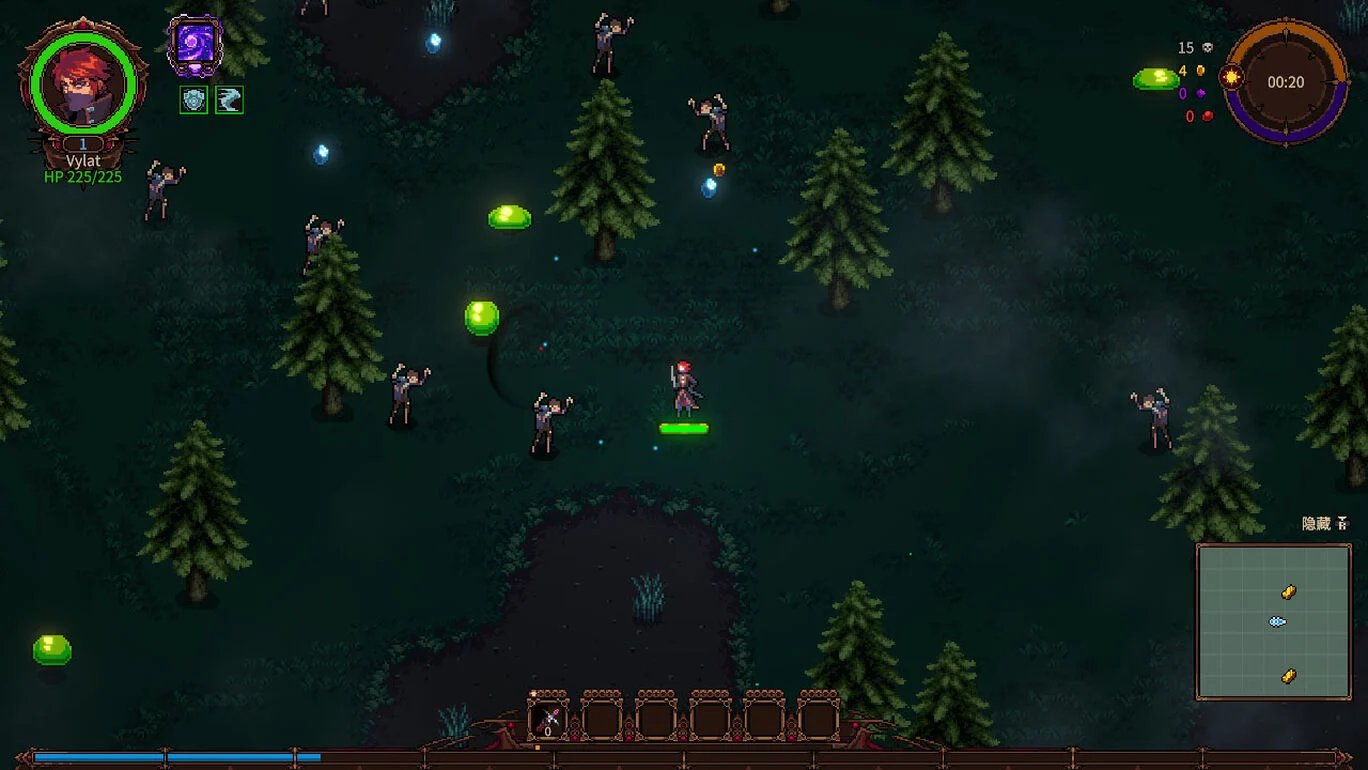
Task: Click the lower gold marker on minimap
Action: 1288,676
